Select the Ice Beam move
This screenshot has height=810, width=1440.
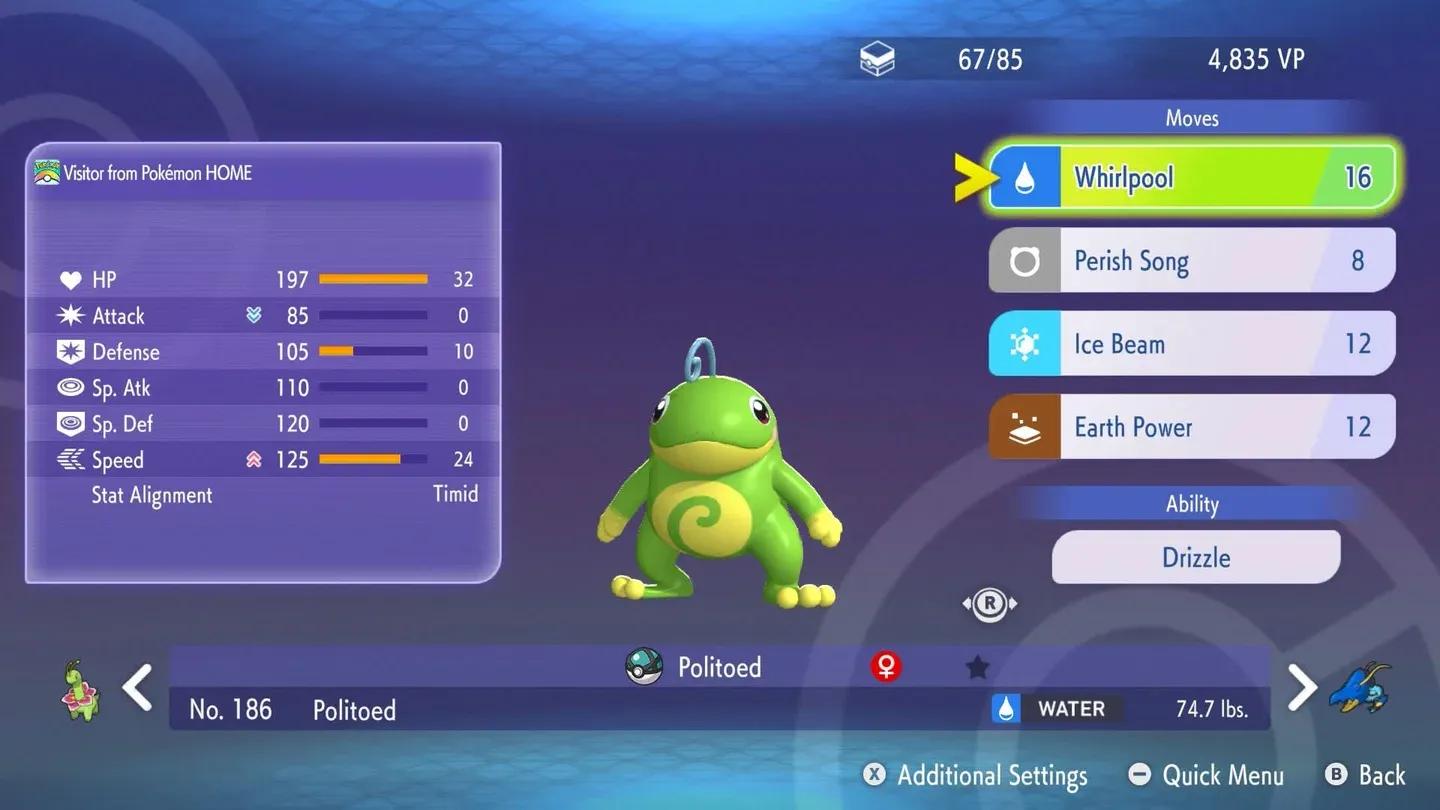1192,344
